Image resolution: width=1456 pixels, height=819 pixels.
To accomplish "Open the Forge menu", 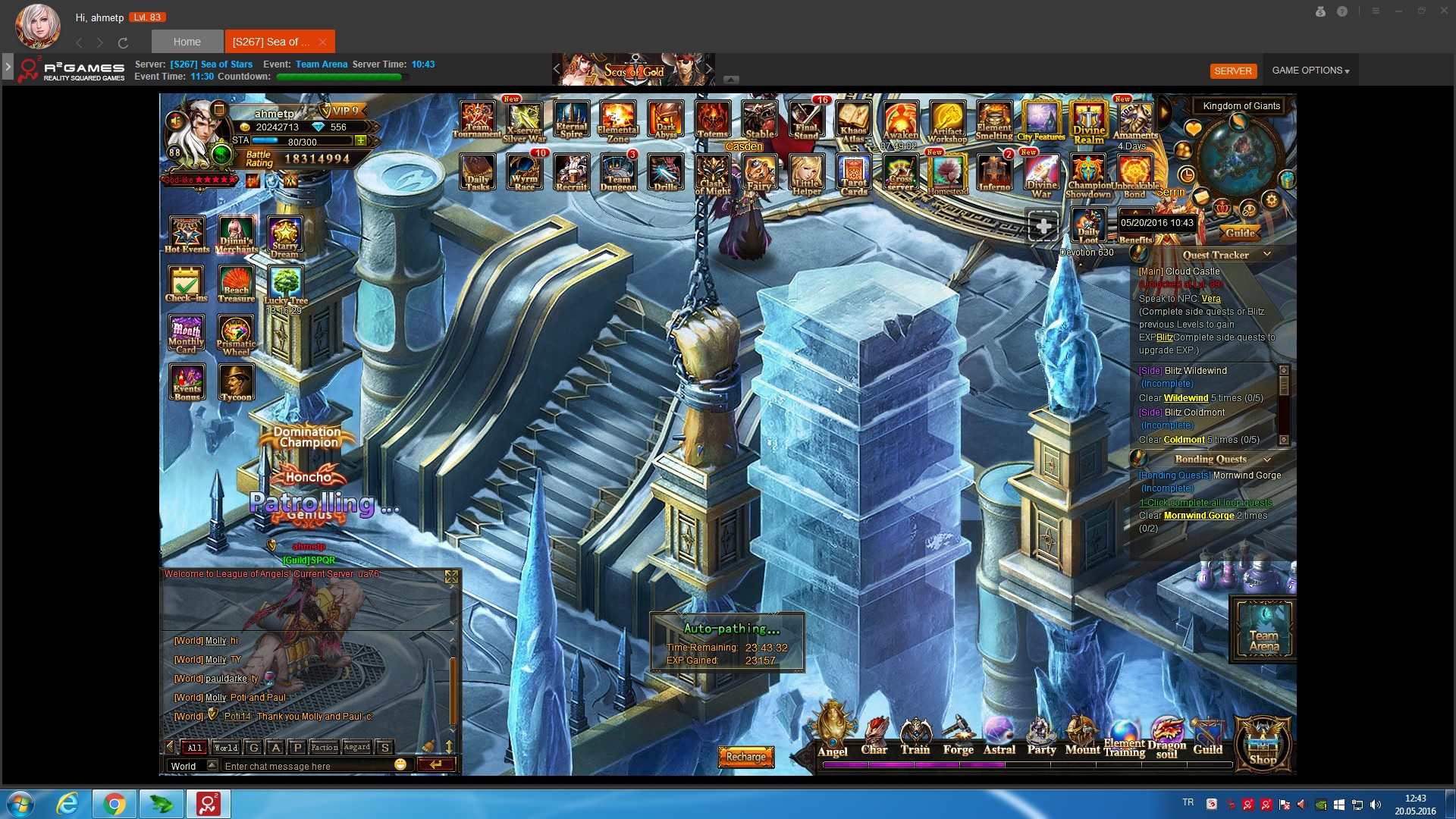I will coord(959,734).
